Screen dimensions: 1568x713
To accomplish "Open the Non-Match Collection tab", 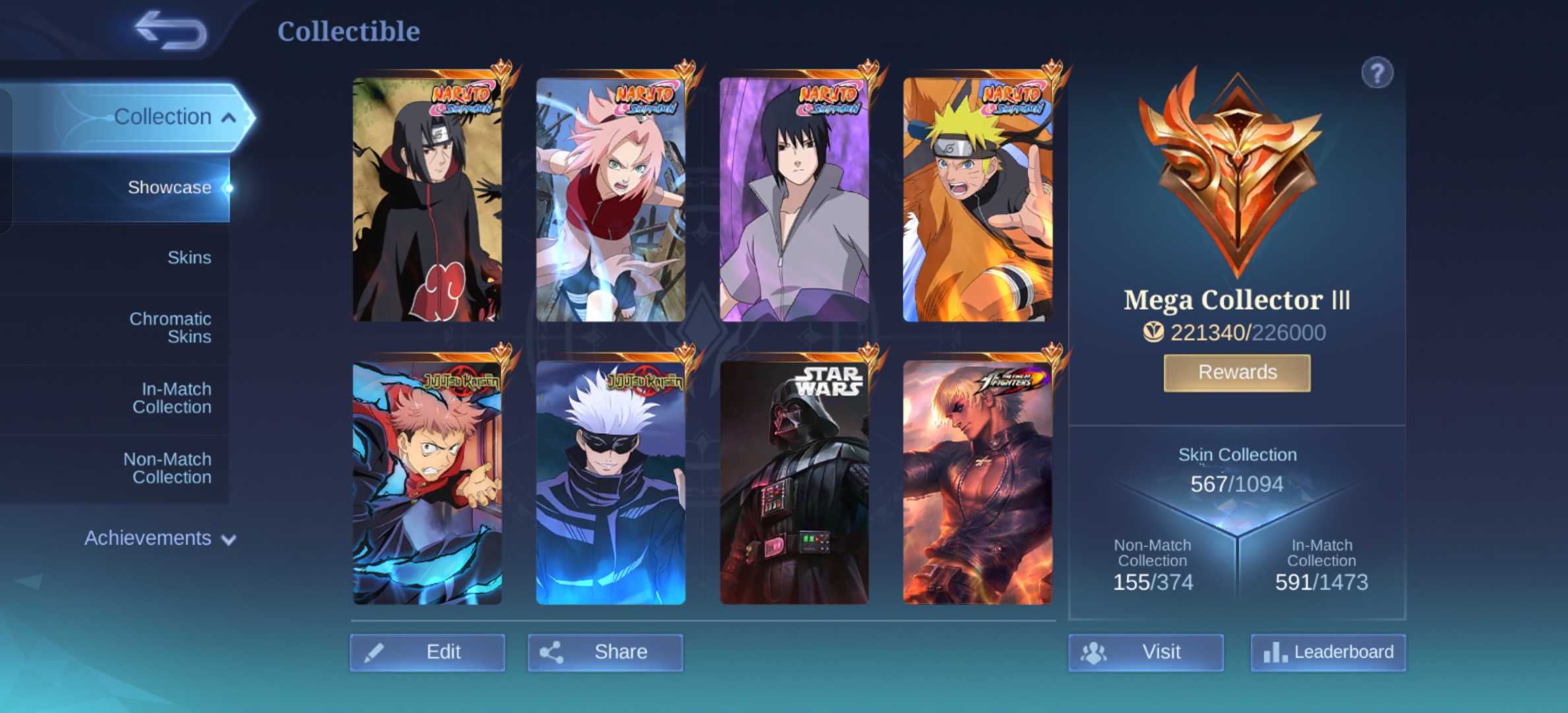I will (x=168, y=468).
